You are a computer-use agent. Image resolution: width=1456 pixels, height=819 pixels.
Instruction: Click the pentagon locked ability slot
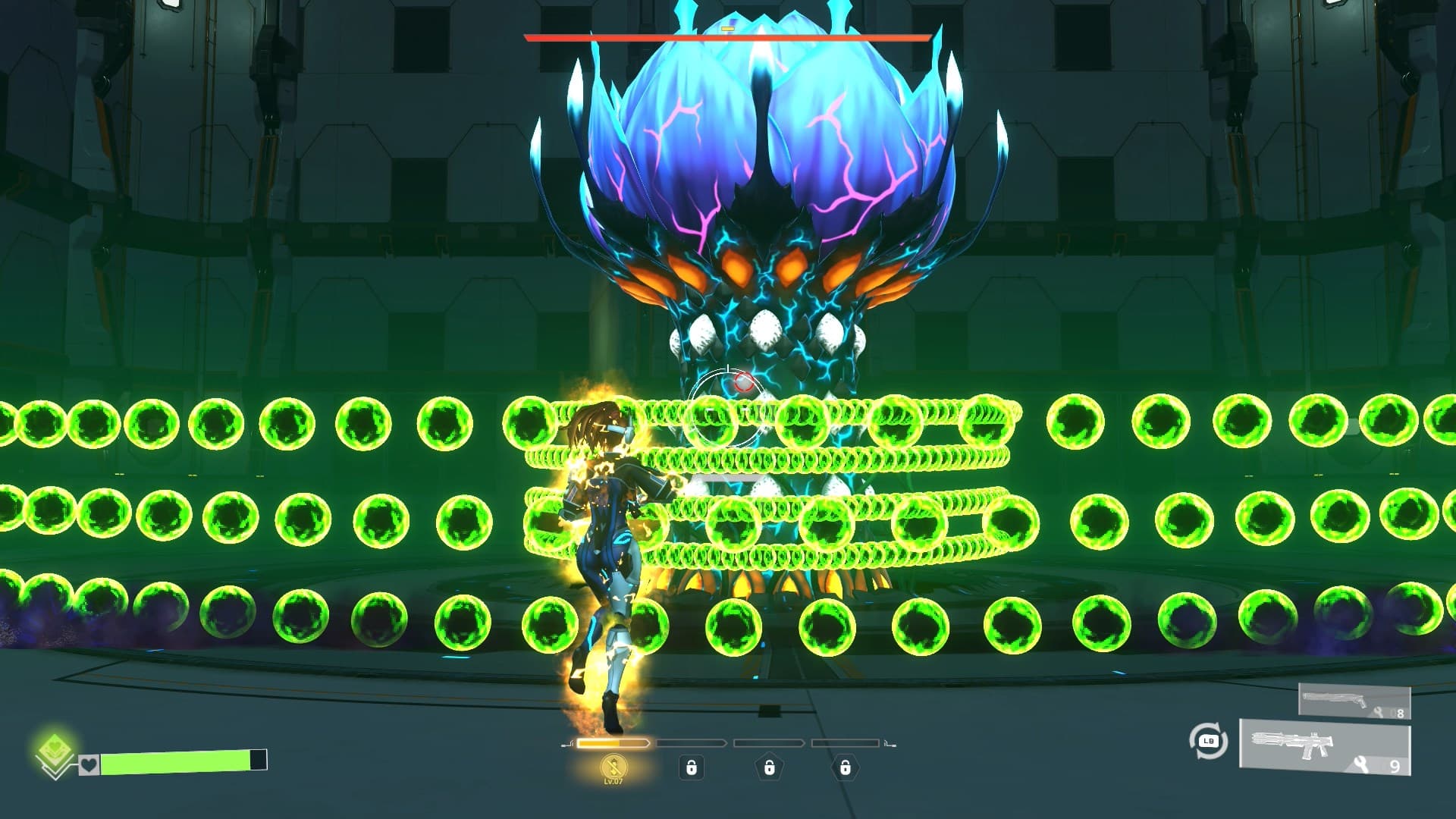(x=769, y=768)
